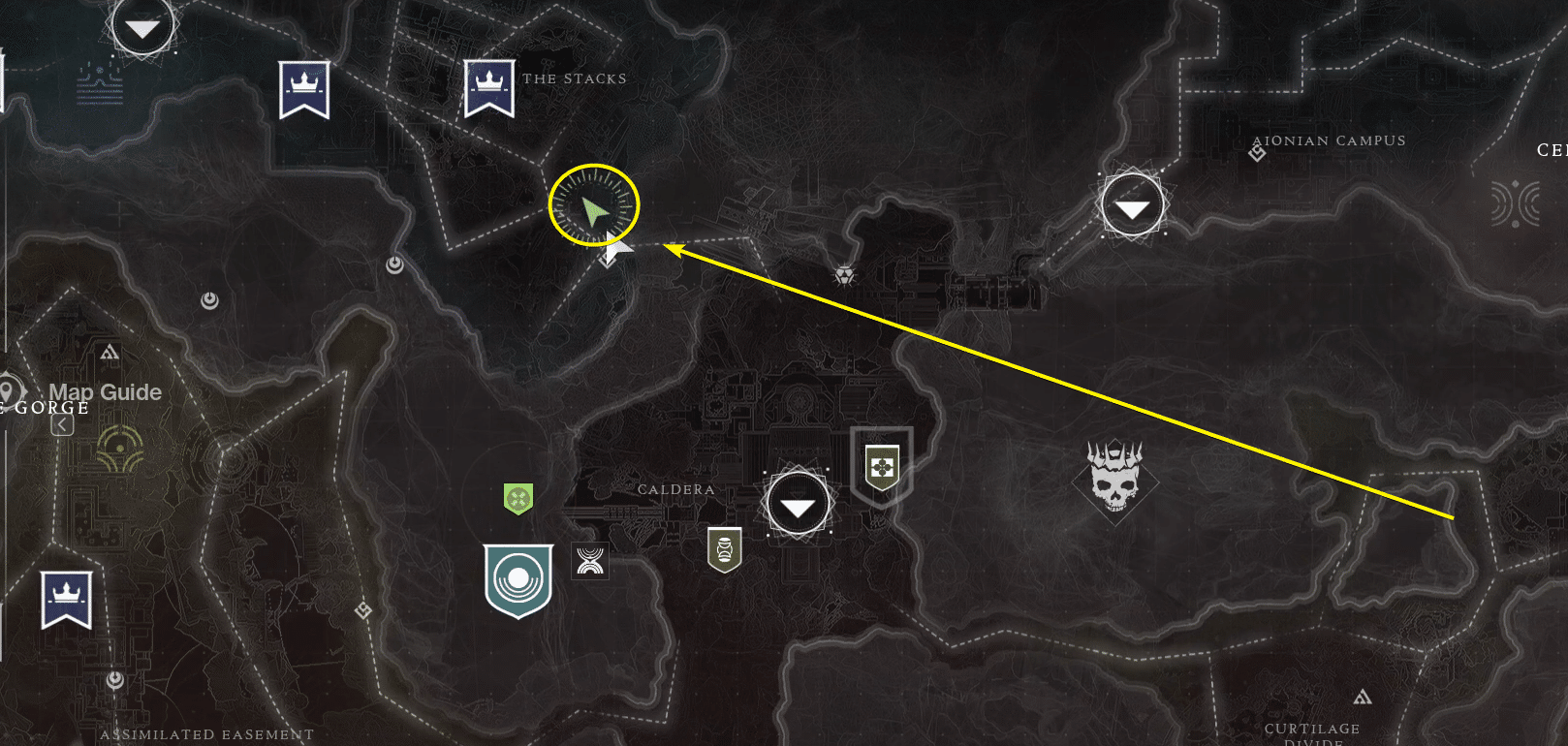Click the teal Terminal Overload shield icon

[518, 578]
